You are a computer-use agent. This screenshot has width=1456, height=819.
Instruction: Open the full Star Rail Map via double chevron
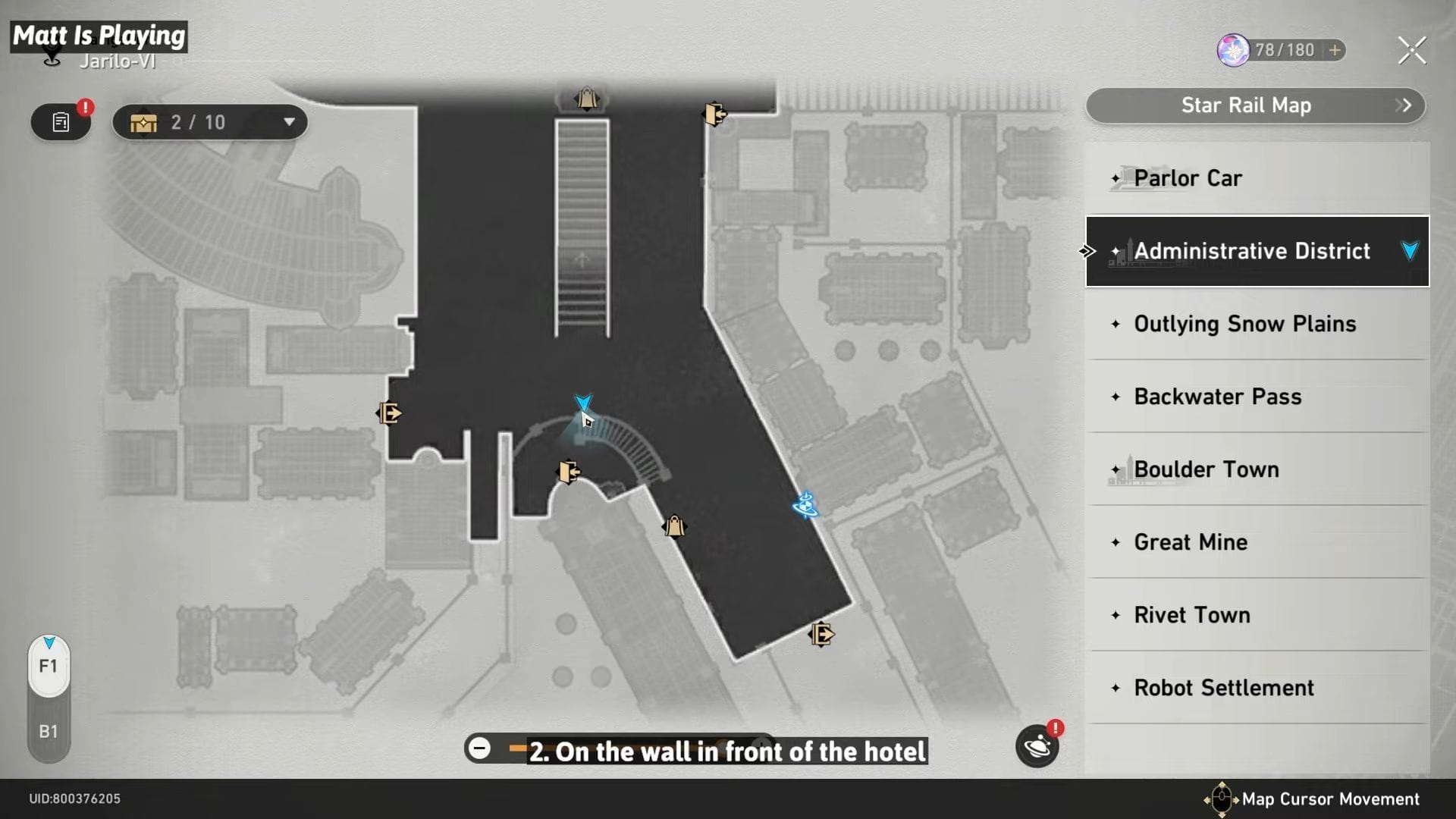click(x=1404, y=105)
